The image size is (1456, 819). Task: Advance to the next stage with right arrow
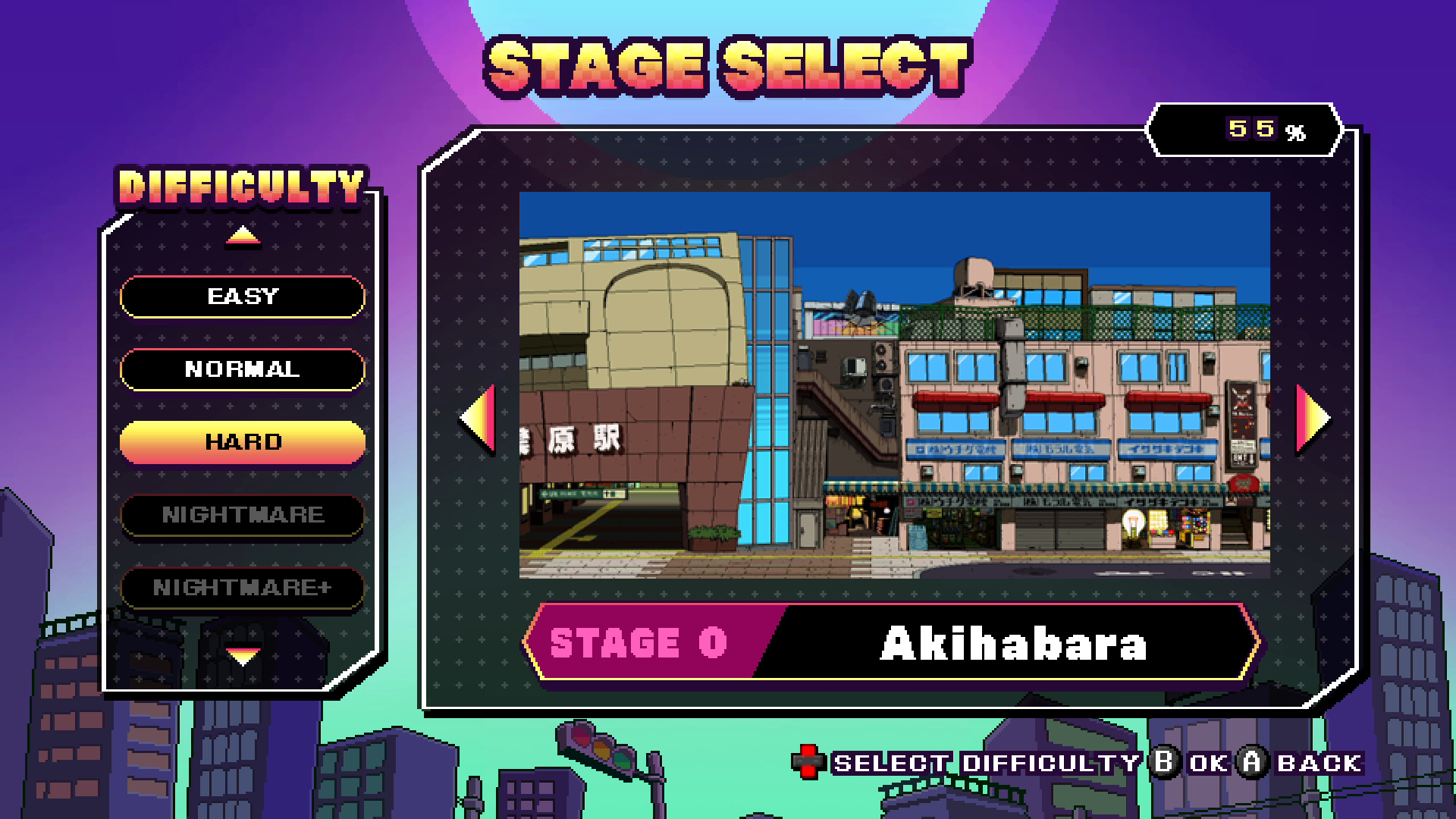click(x=1312, y=418)
